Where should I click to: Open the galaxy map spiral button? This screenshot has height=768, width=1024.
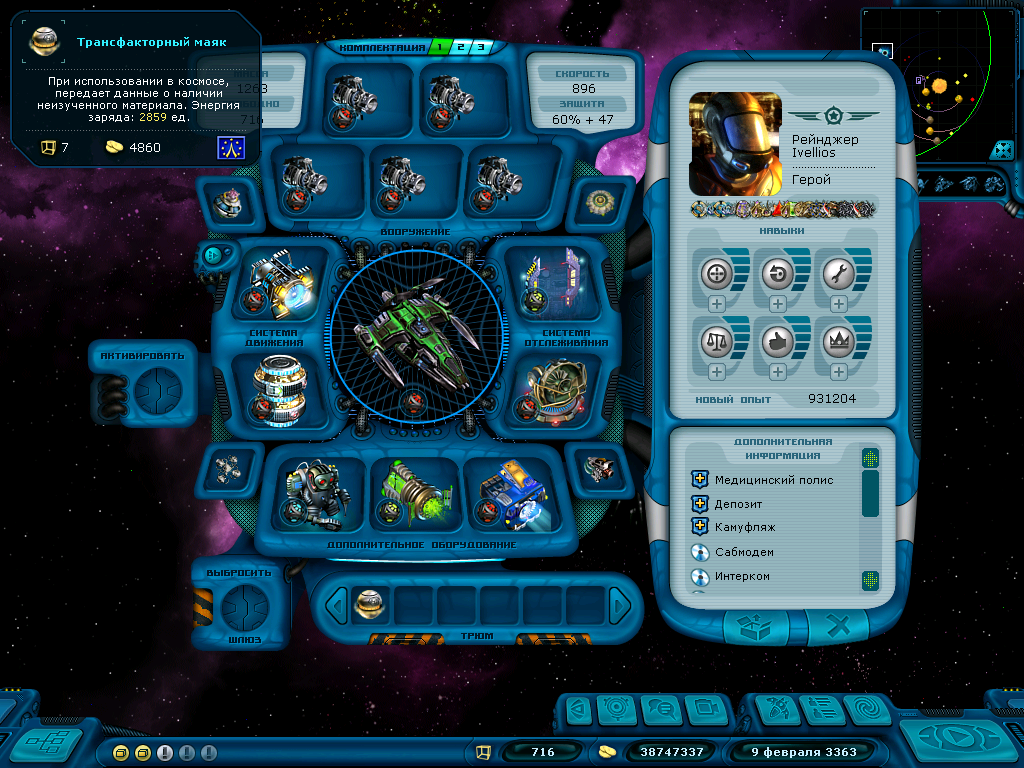coord(867,709)
